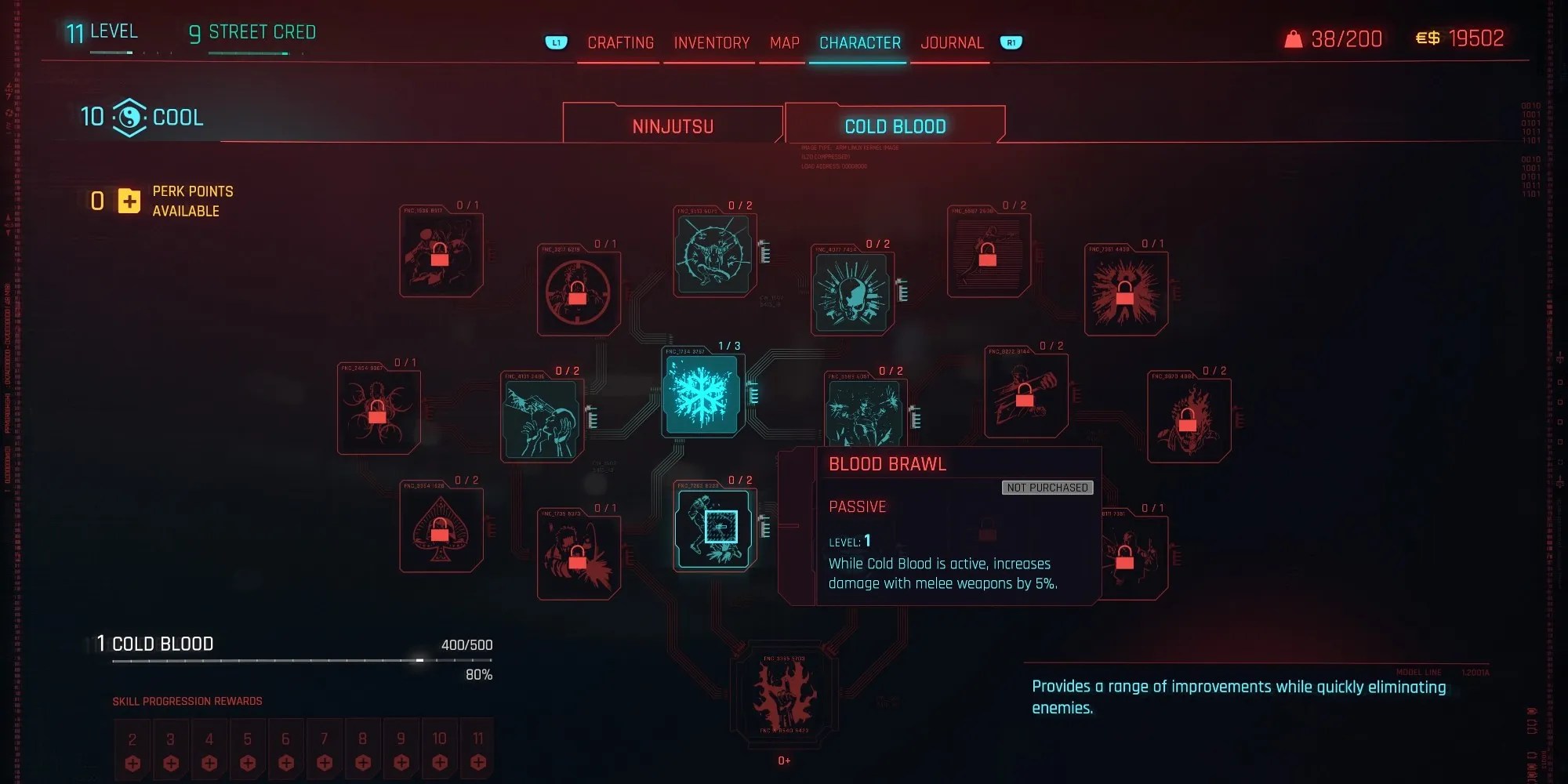Viewport: 1568px width, 784px height.
Task: Switch to the Ninjutsu tab
Action: coord(672,124)
